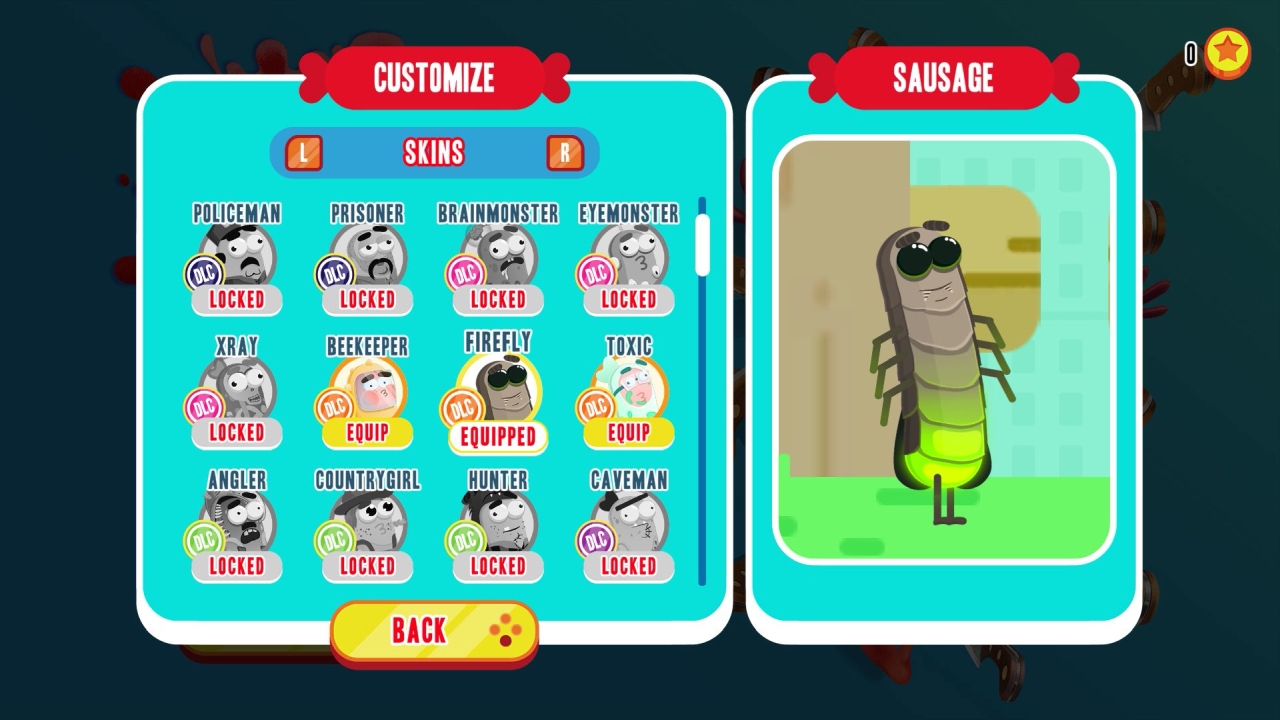Select the Eyemonster skin portrait

627,250
